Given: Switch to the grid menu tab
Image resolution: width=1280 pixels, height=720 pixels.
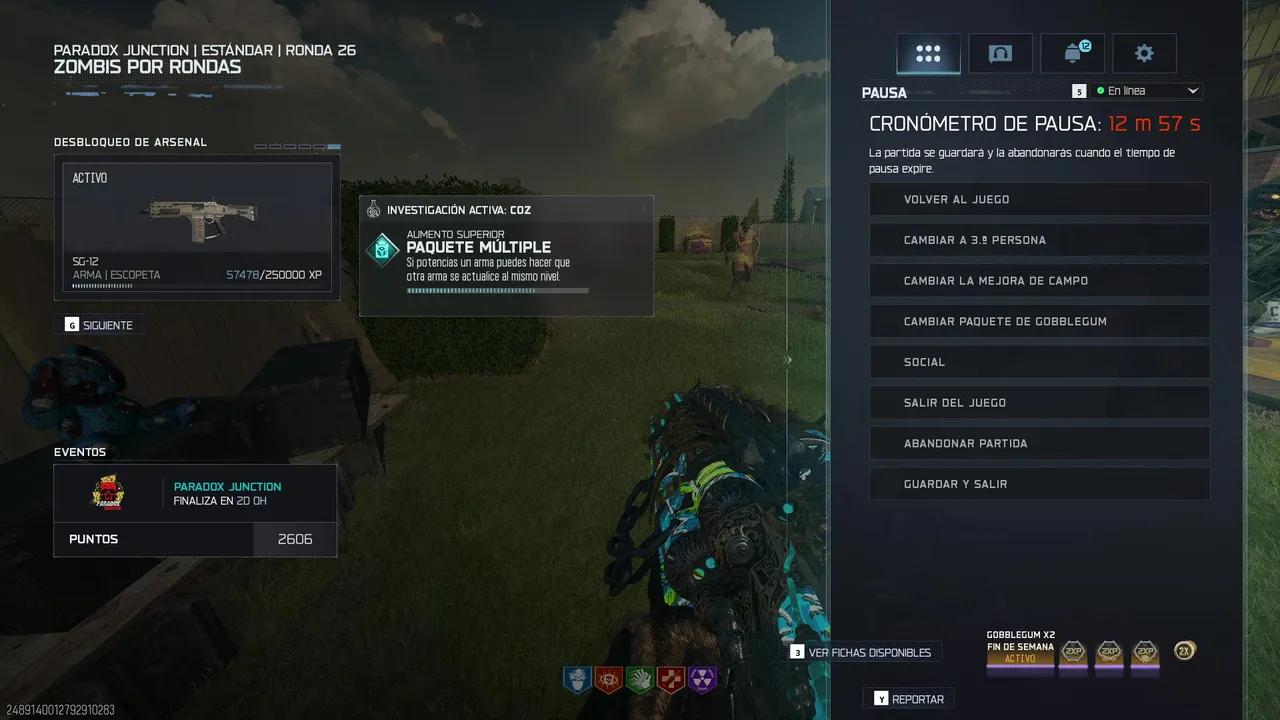Looking at the screenshot, I should coord(928,54).
